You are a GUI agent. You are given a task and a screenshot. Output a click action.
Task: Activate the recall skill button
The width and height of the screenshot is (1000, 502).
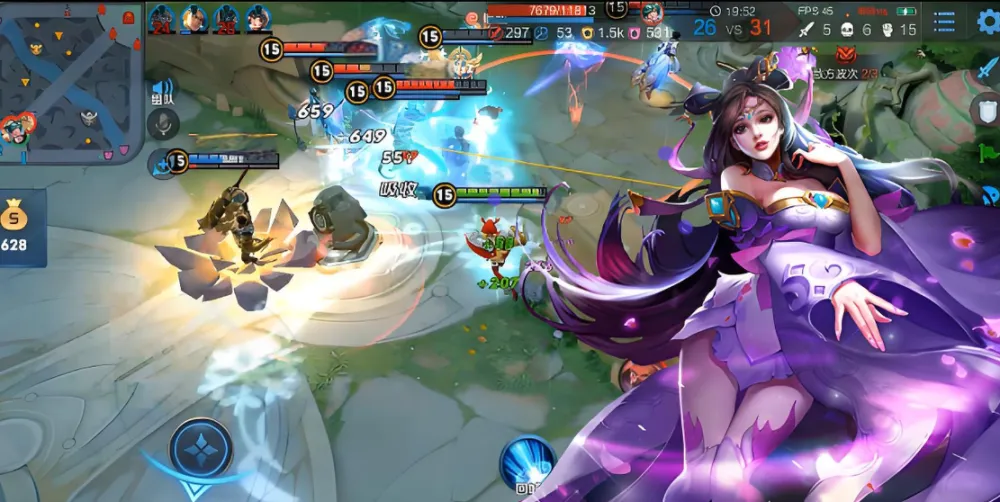pyautogui.click(x=527, y=463)
